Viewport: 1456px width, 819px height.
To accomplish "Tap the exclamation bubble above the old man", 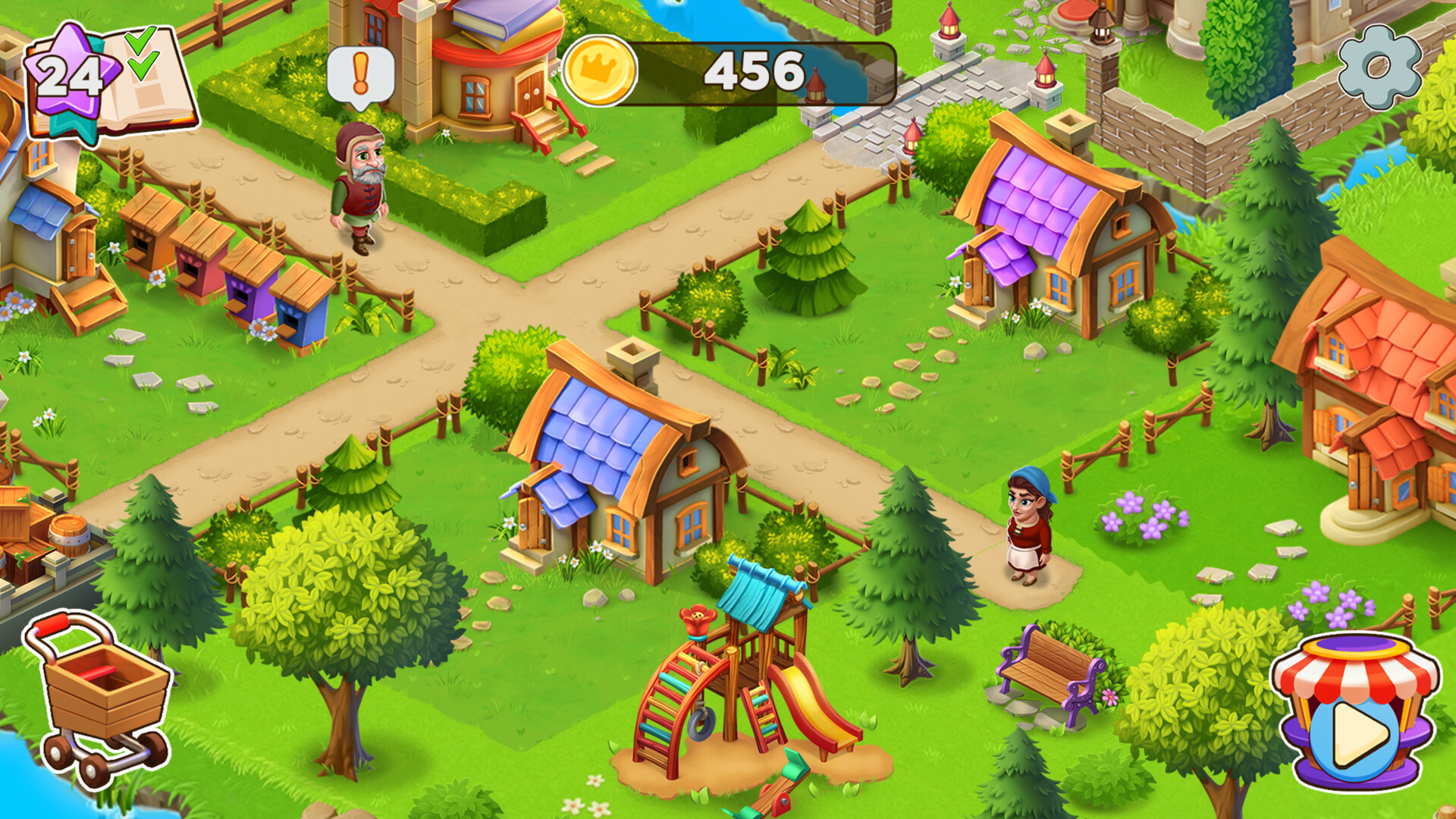I will coord(362,72).
